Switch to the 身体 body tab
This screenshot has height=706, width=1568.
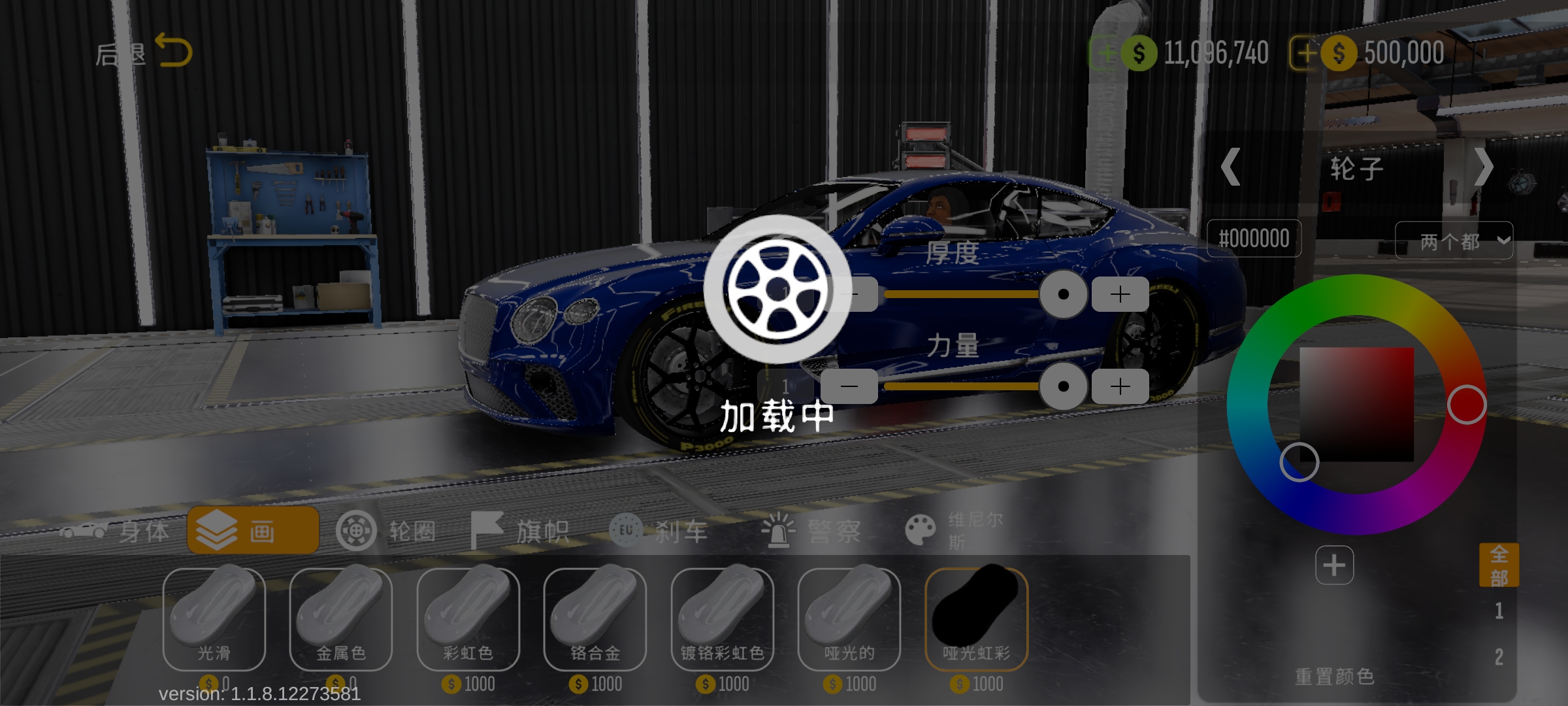(116, 531)
